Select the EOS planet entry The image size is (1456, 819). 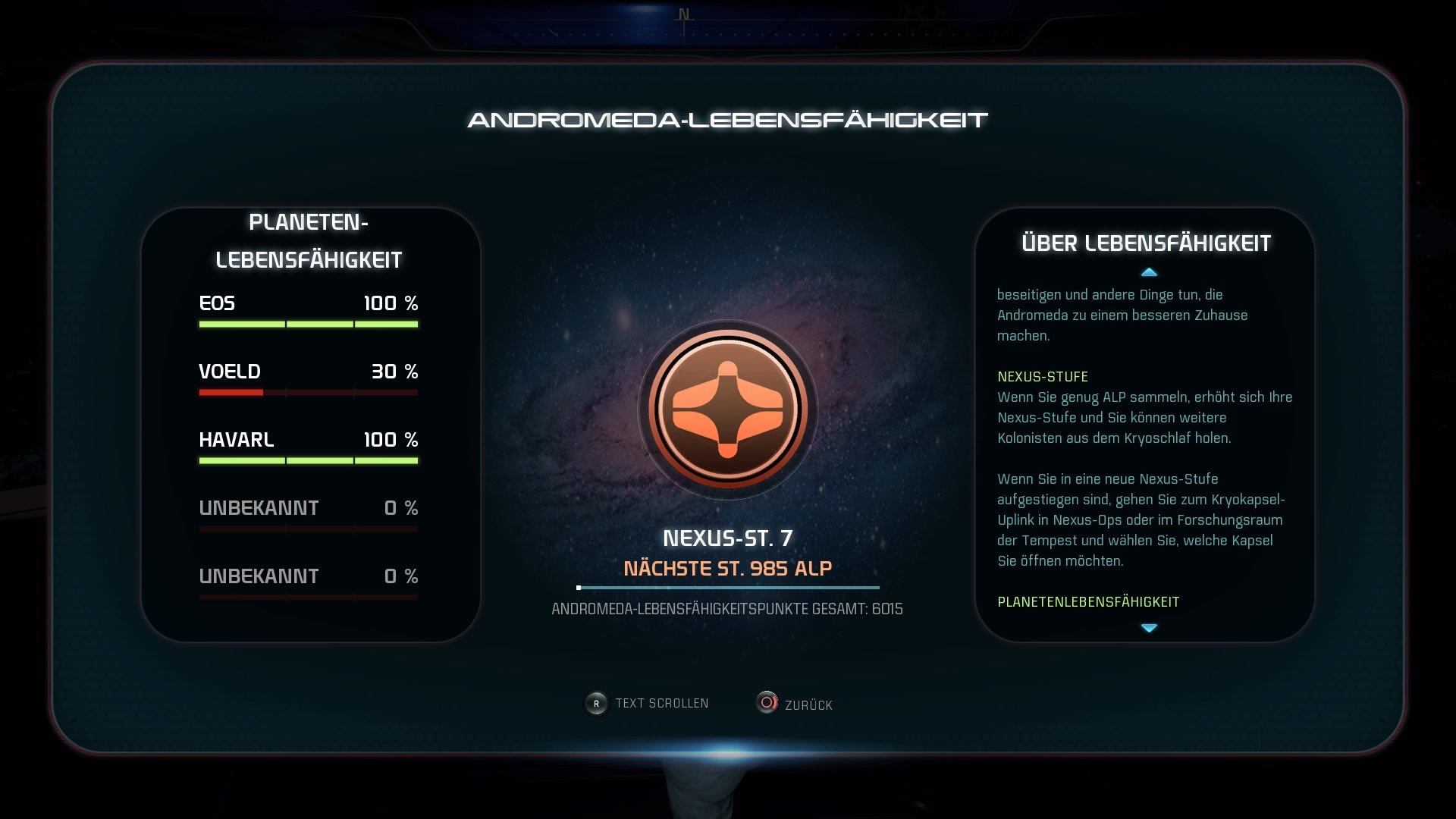tap(307, 303)
